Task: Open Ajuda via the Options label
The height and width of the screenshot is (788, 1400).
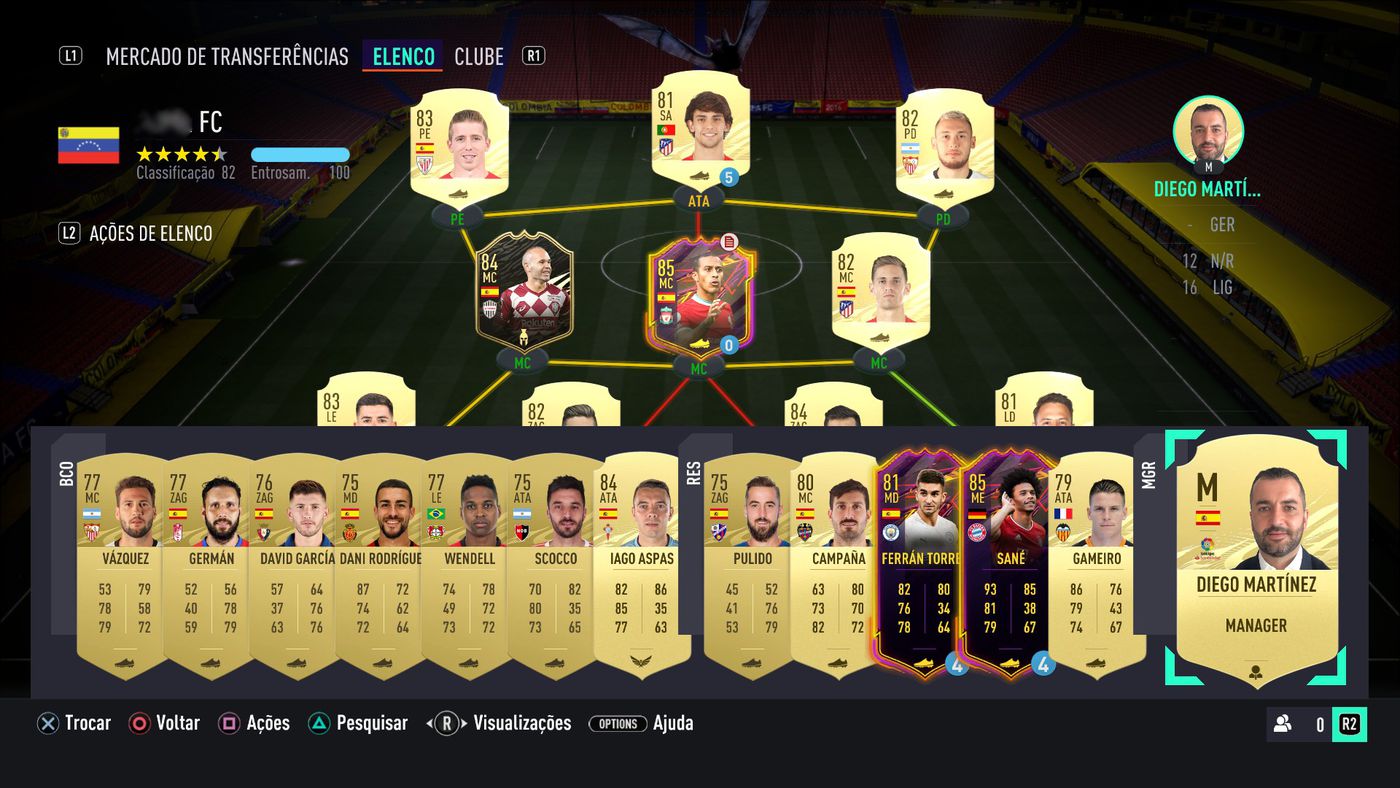Action: 620,723
